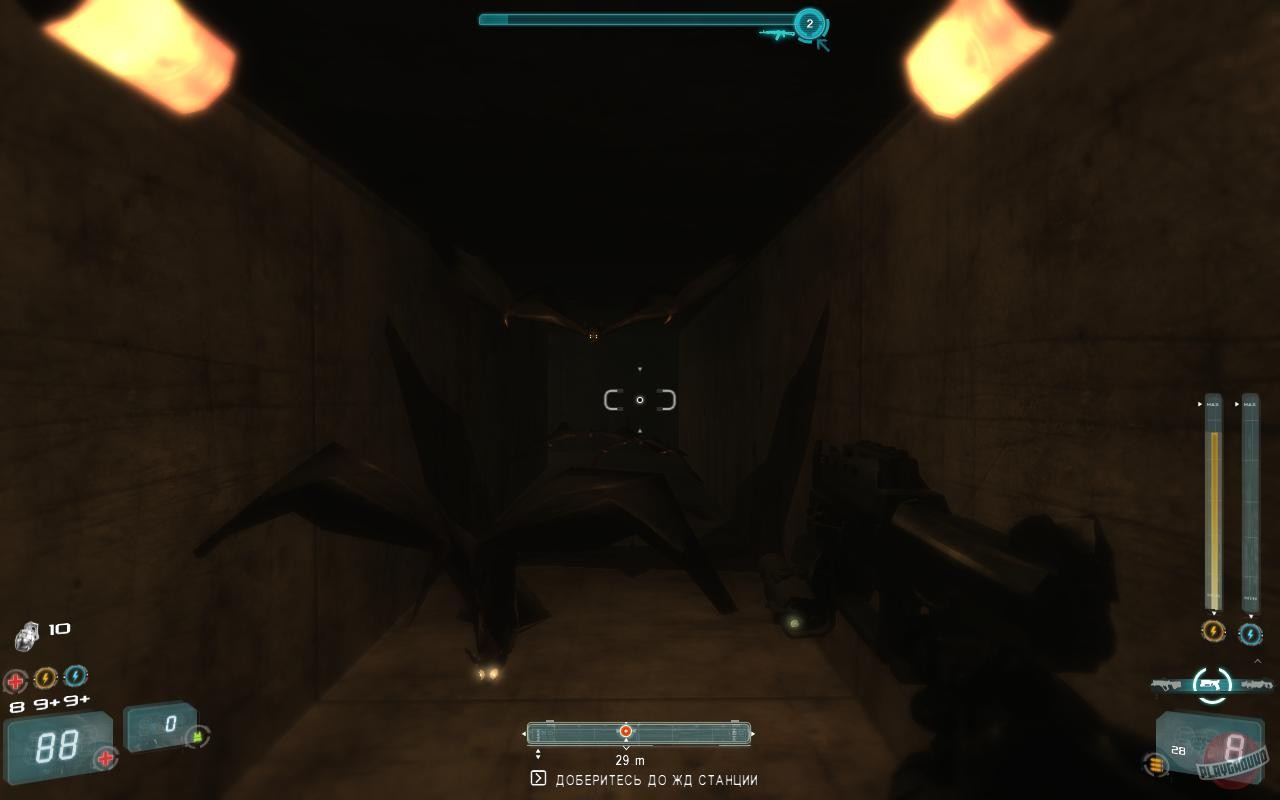Select the shotgun slot in the weapon wheel
The height and width of the screenshot is (800, 1280).
(1255, 685)
